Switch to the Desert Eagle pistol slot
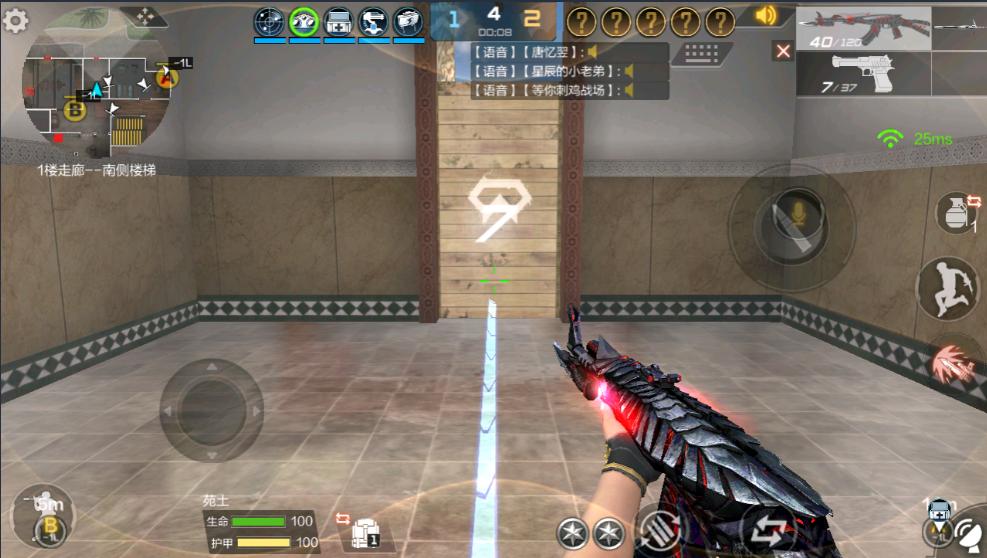The height and width of the screenshot is (558, 987). pos(864,73)
